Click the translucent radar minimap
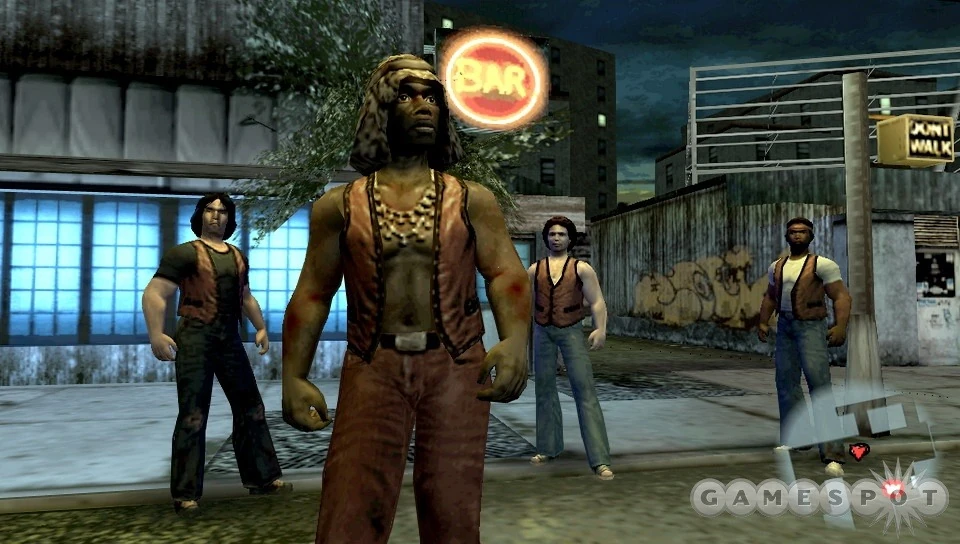This screenshot has height=544, width=960. [x=857, y=447]
